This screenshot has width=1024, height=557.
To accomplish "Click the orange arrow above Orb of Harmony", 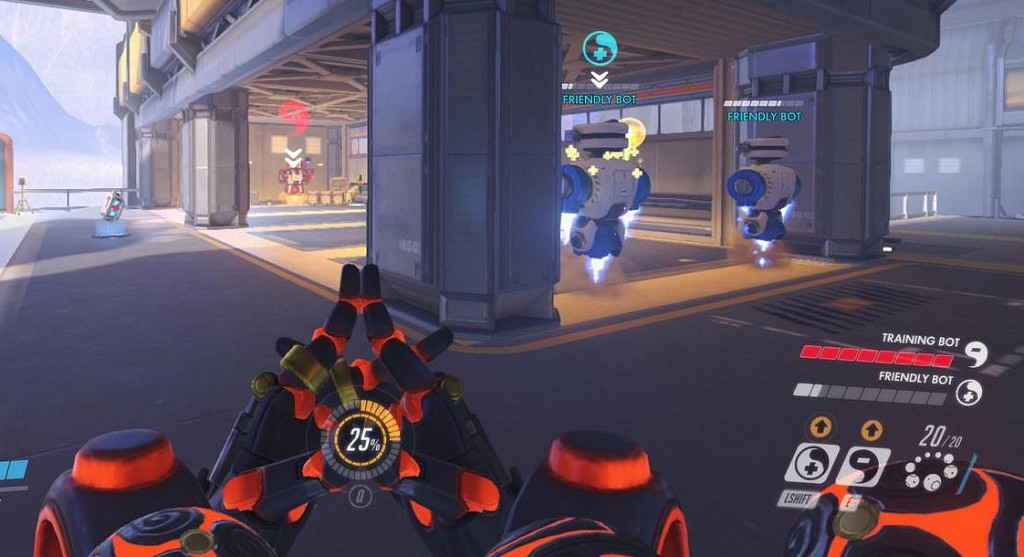I will pyautogui.click(x=821, y=428).
